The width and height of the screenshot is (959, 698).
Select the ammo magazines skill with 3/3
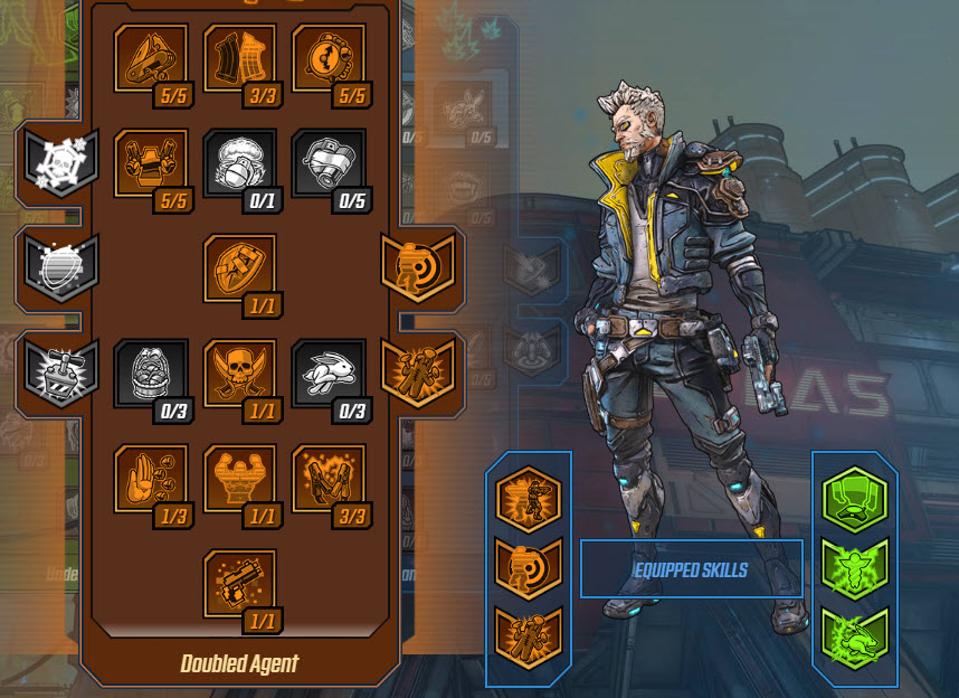(x=240, y=58)
